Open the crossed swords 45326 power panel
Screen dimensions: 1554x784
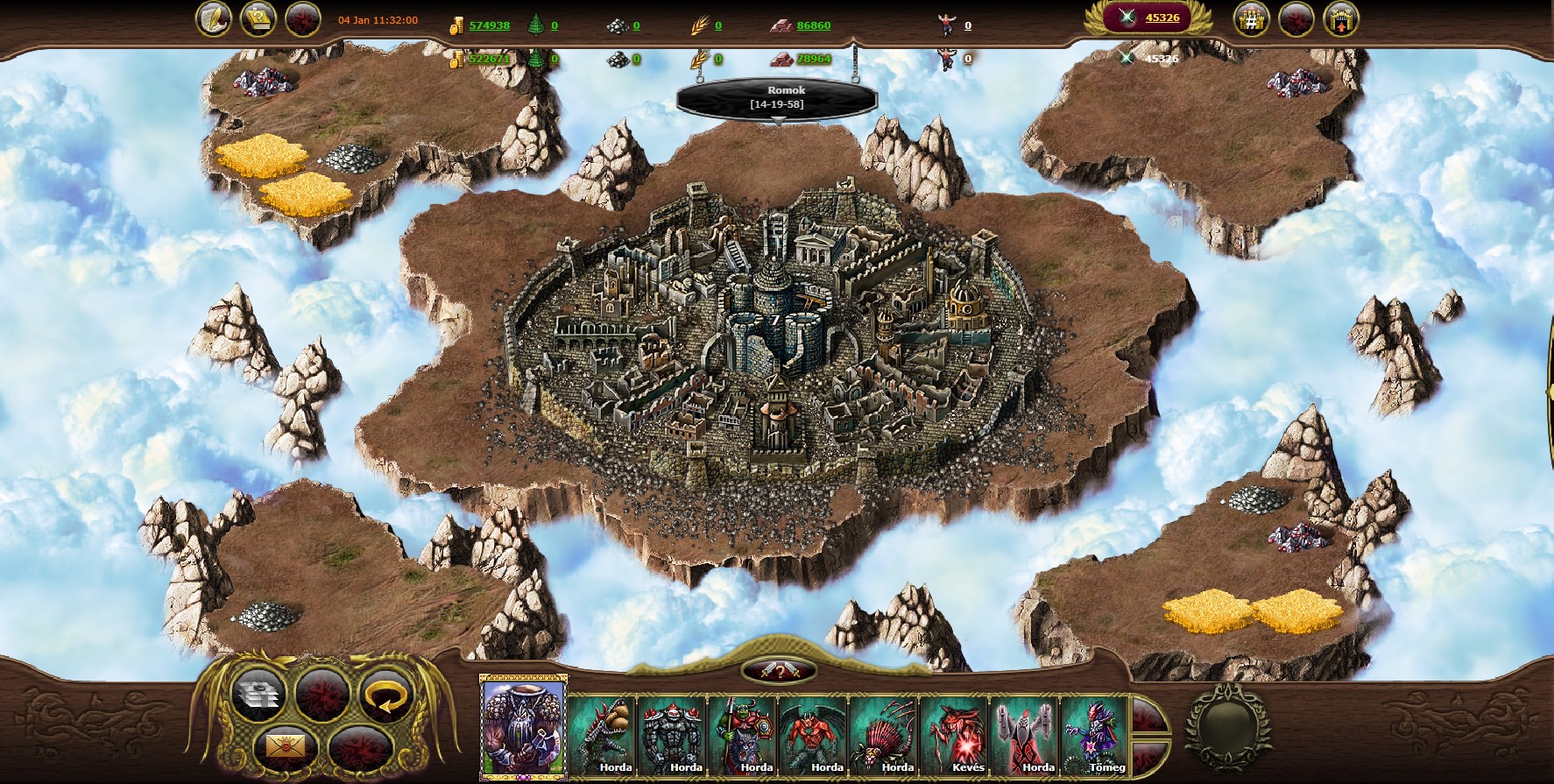point(1148,18)
